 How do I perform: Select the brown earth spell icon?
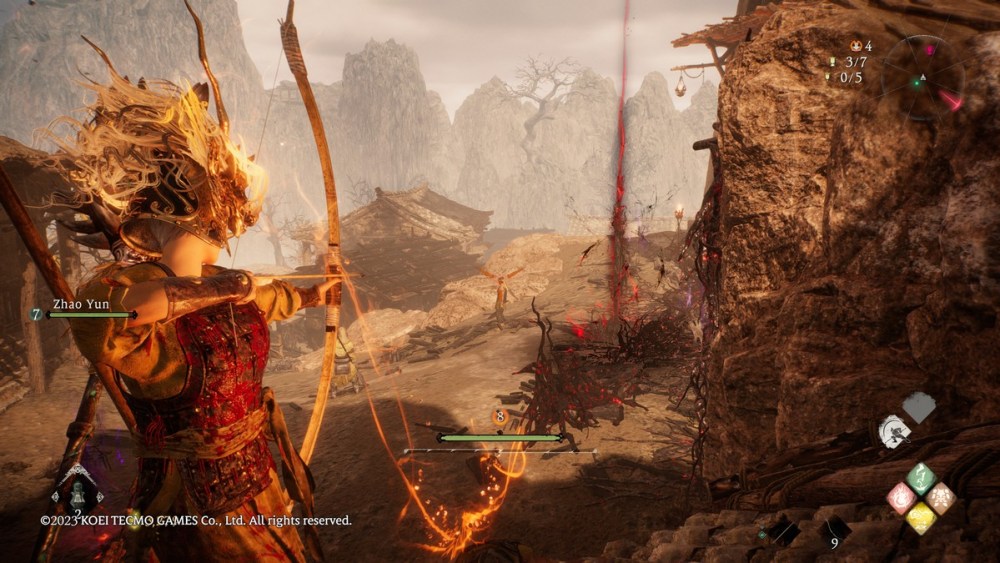pyautogui.click(x=941, y=498)
